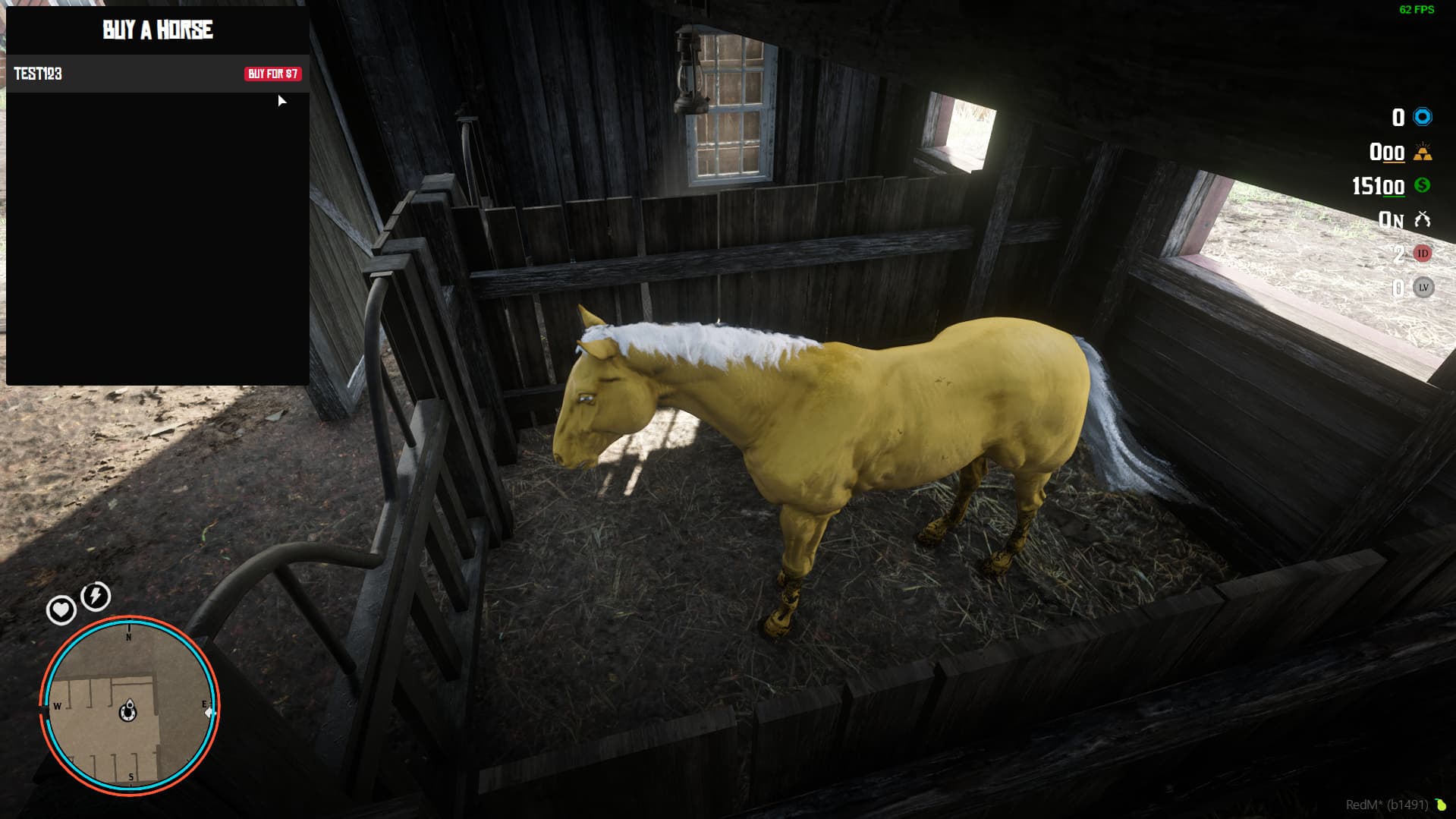1456x819 pixels.
Task: Click the red ID badge icon
Action: 1423,254
